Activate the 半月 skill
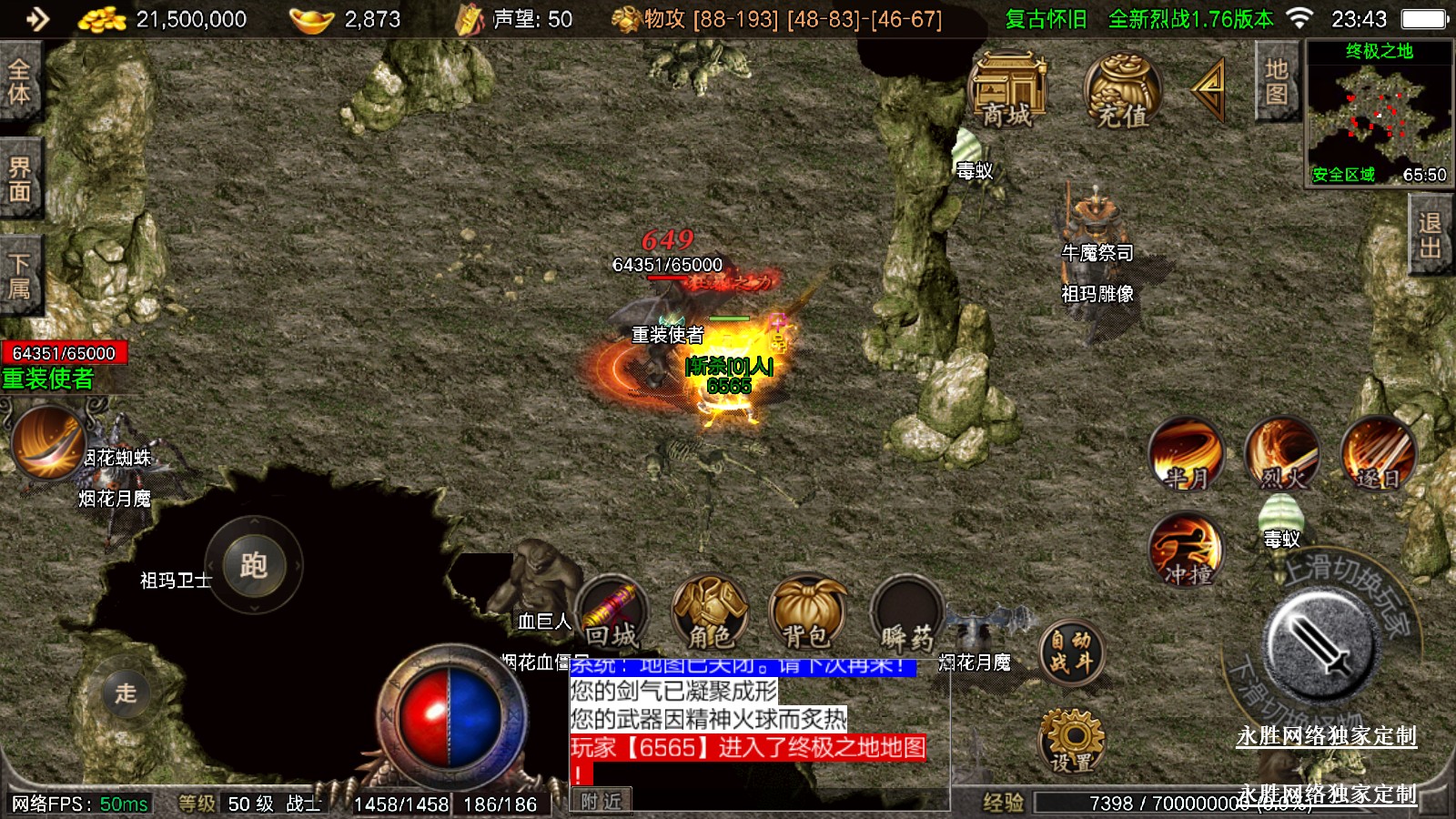Image resolution: width=1456 pixels, height=819 pixels. click(1186, 453)
